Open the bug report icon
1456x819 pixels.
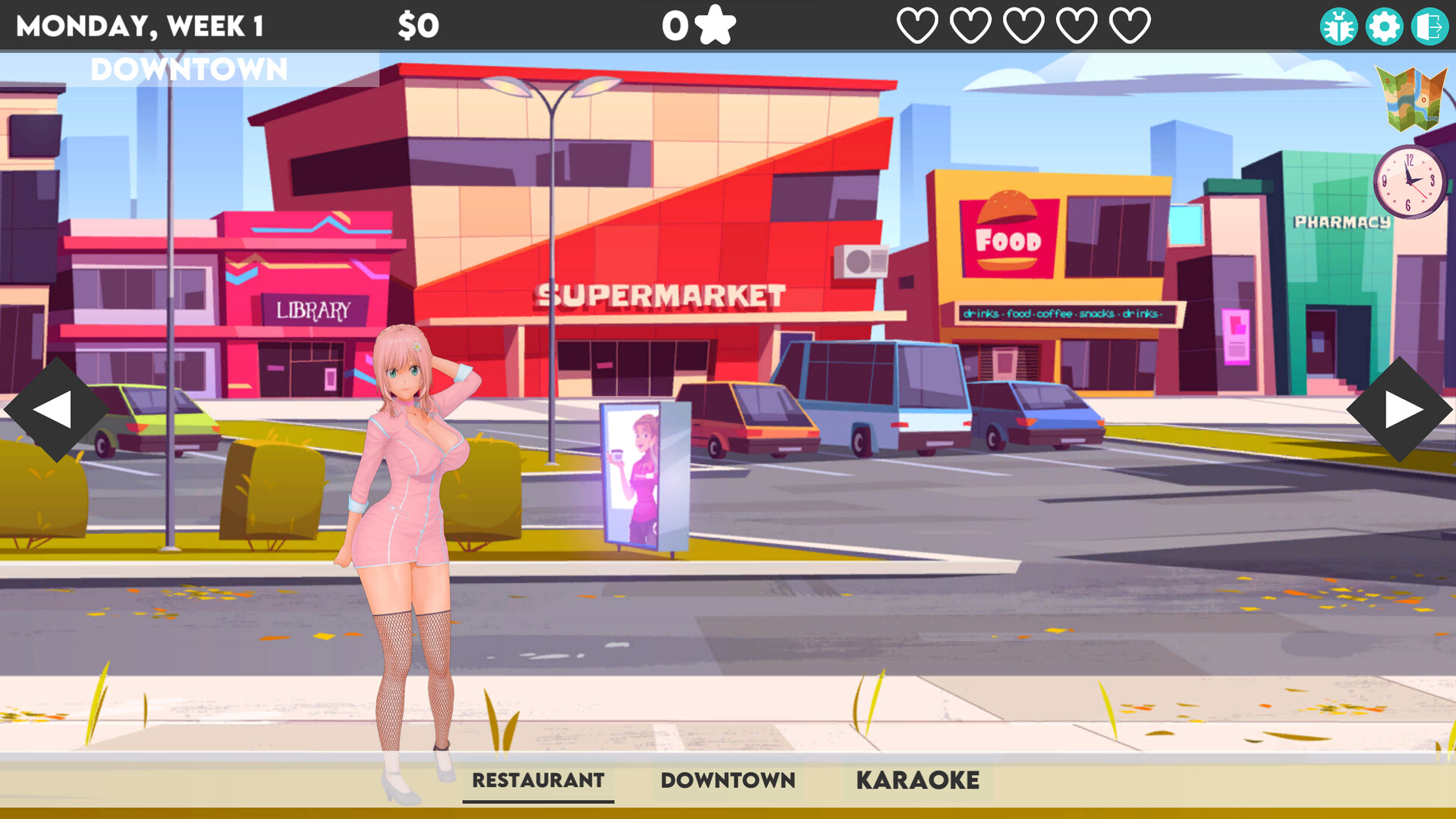pyautogui.click(x=1338, y=27)
